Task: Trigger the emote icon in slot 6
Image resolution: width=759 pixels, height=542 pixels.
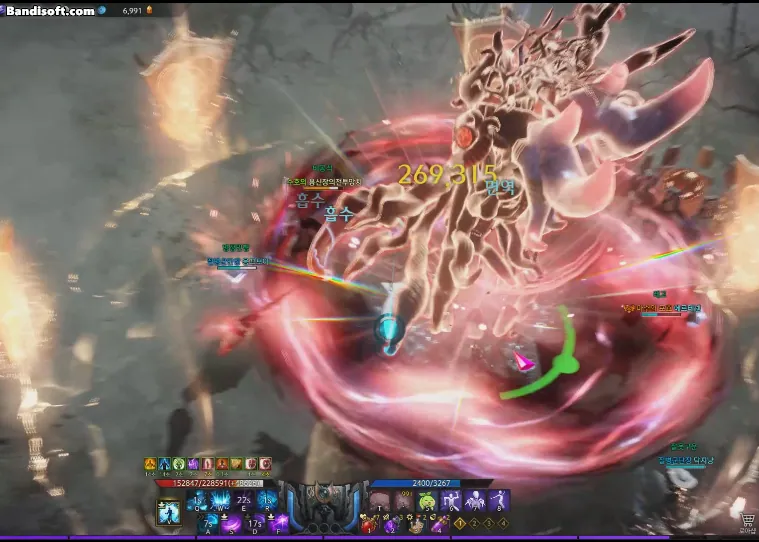Action: tap(451, 502)
